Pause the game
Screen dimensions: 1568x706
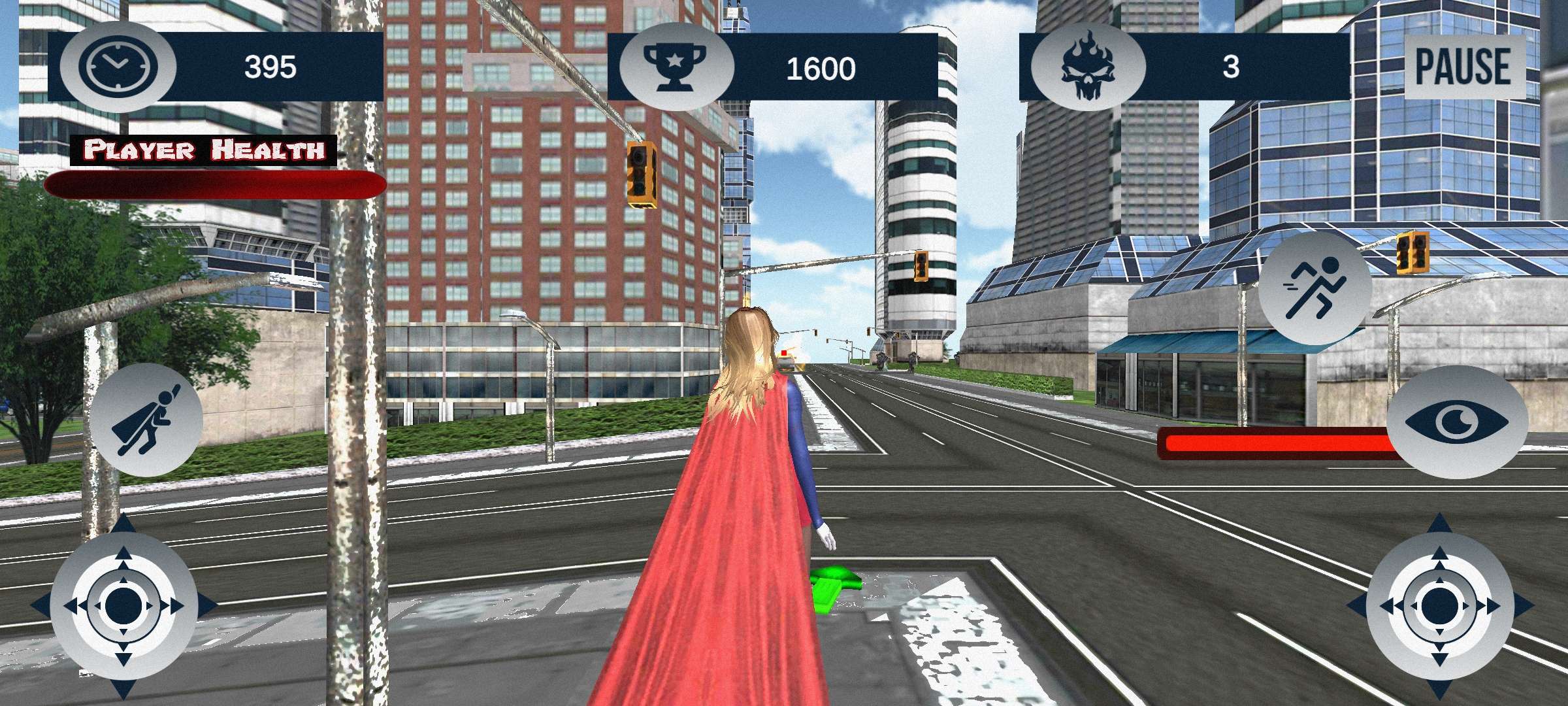coord(1464,67)
